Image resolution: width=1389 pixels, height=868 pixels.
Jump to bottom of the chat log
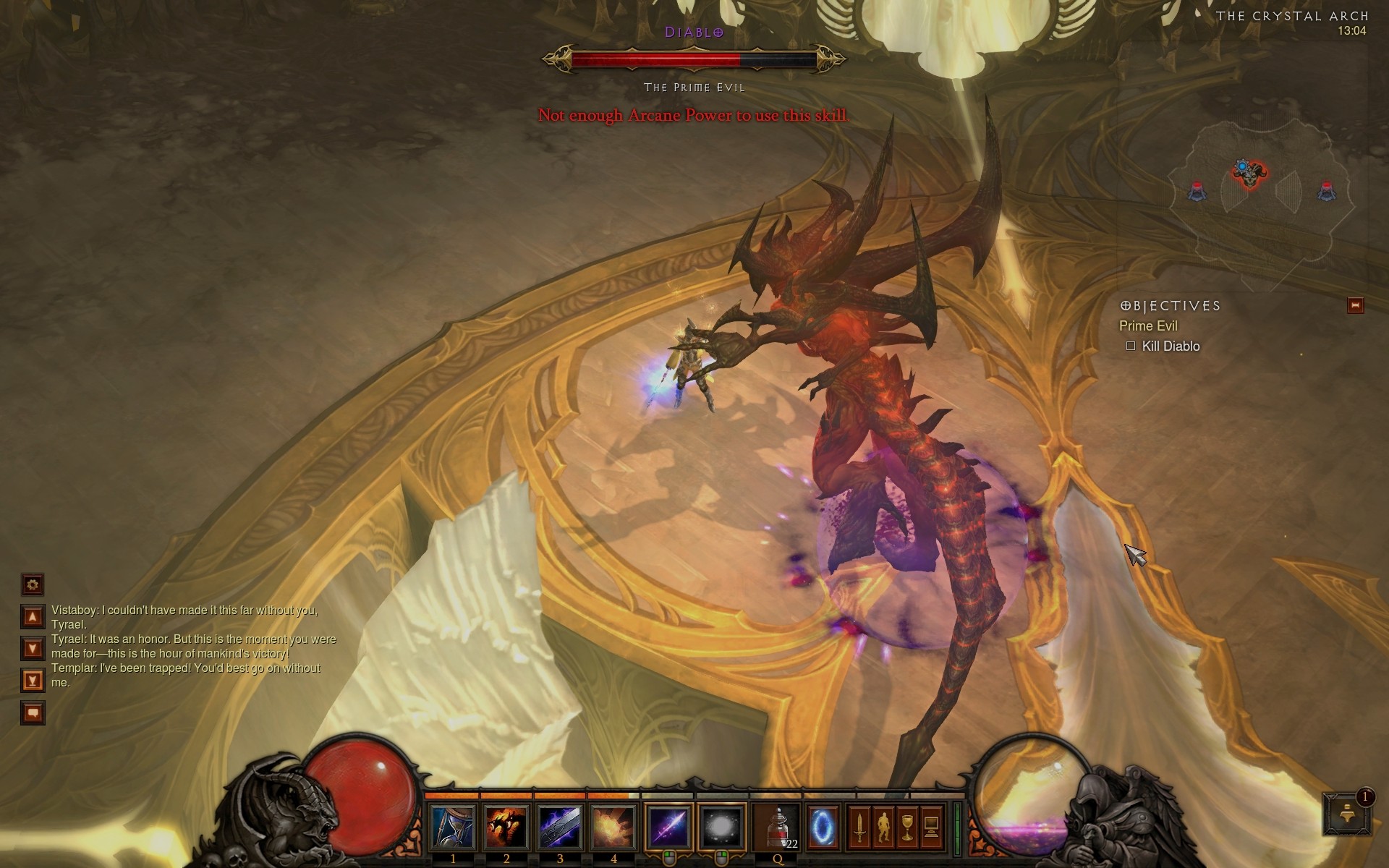pos(33,681)
